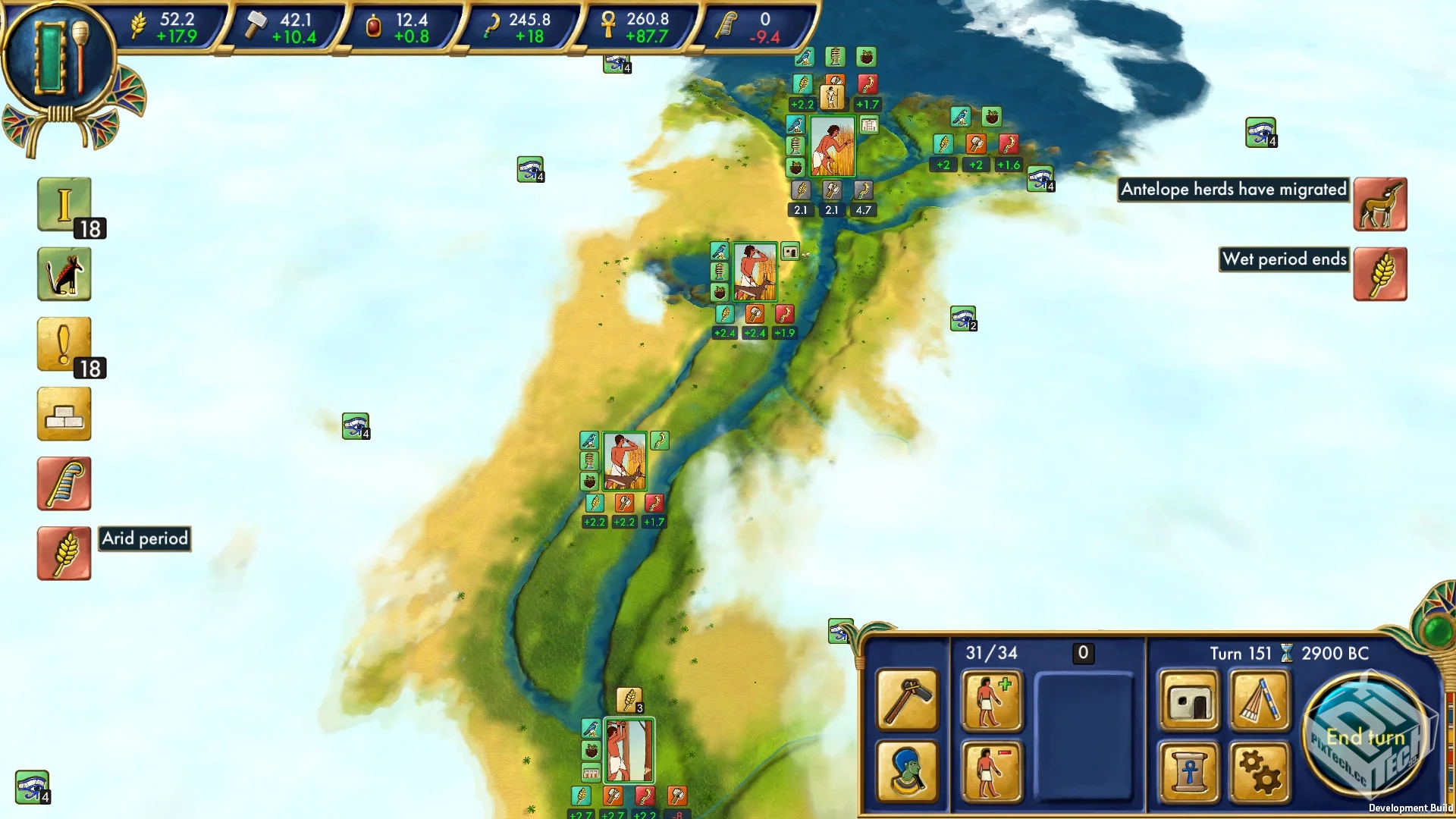Click the red feather plume sidebar icon

64,483
